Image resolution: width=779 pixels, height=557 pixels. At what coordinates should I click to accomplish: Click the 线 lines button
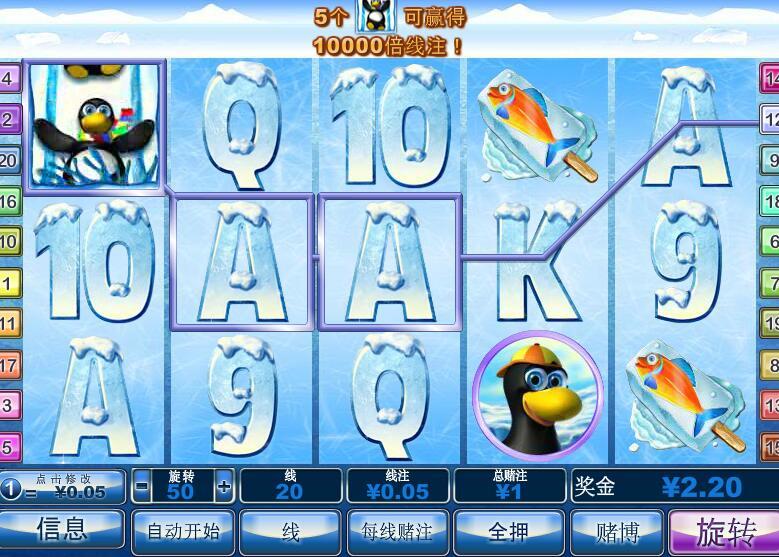pyautogui.click(x=290, y=531)
